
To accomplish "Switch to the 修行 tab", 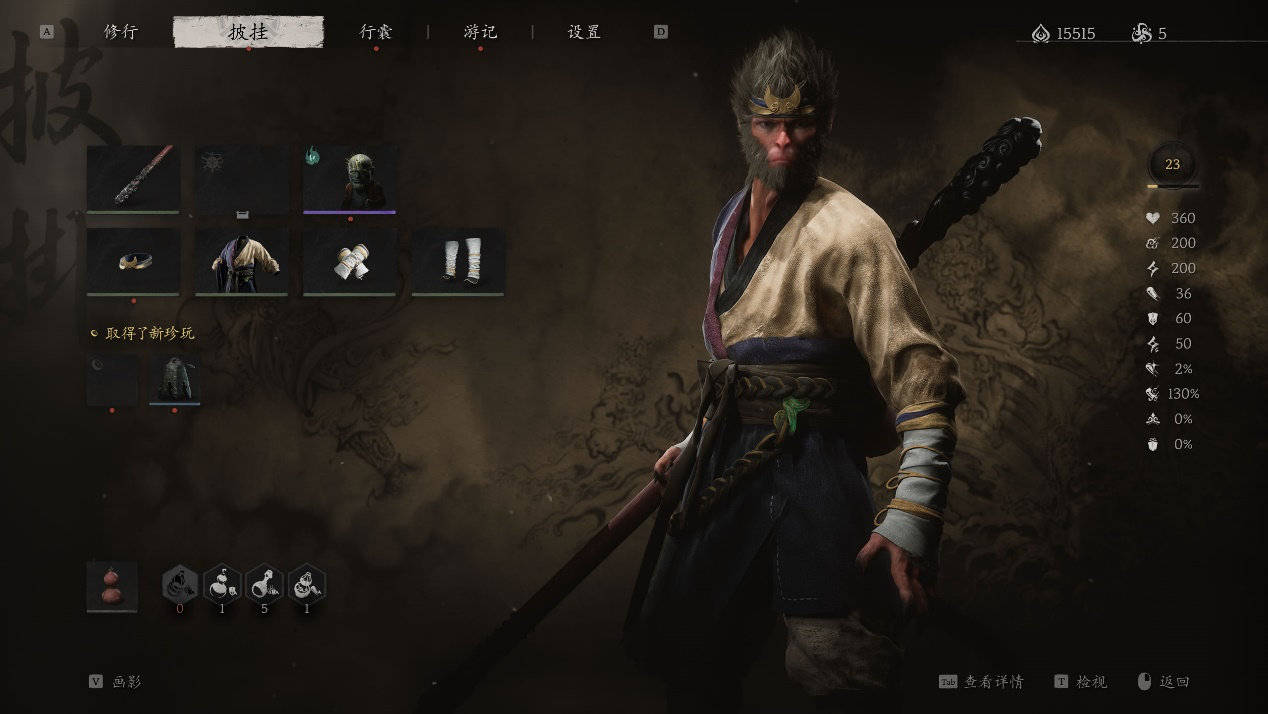I will [121, 32].
